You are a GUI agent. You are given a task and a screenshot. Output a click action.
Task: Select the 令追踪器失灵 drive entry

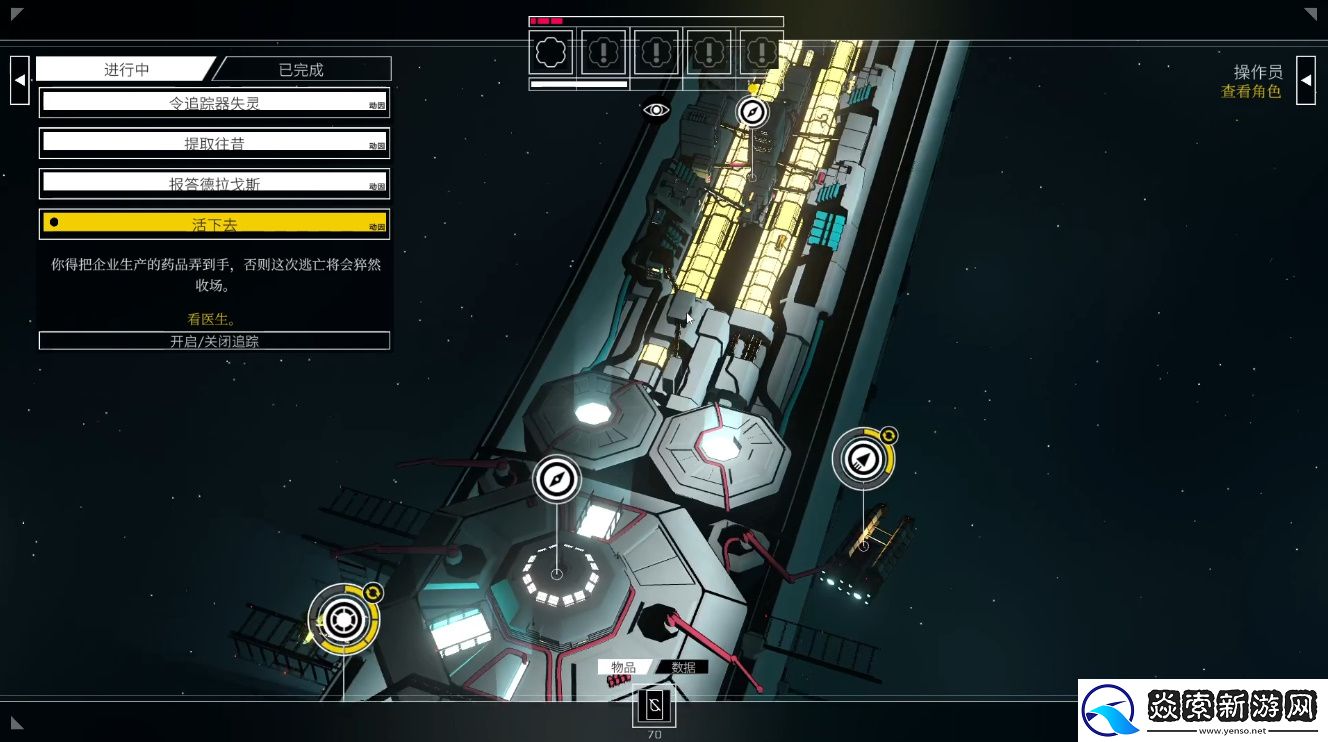214,102
